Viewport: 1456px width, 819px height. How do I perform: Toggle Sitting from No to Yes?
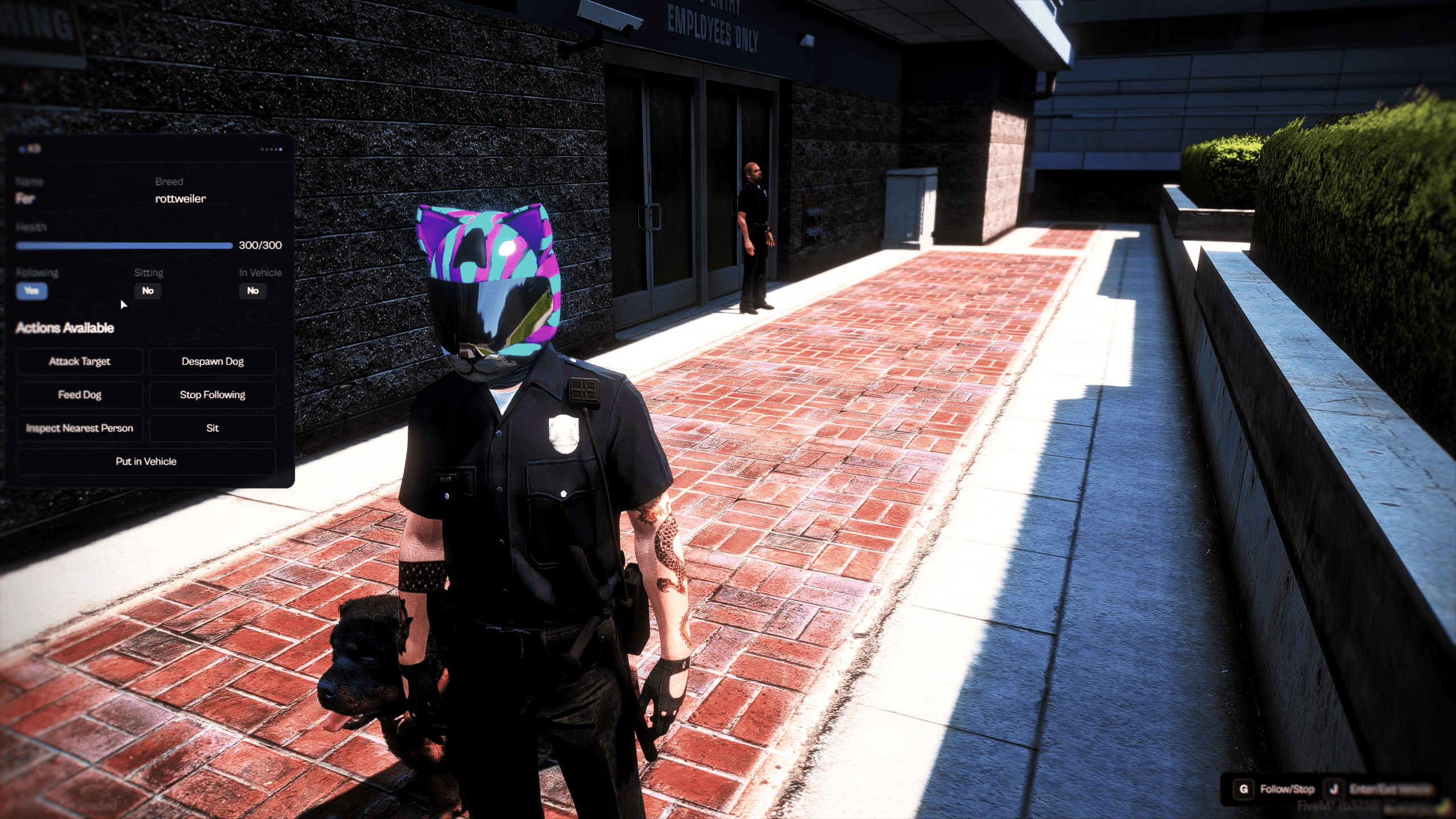[x=147, y=291]
